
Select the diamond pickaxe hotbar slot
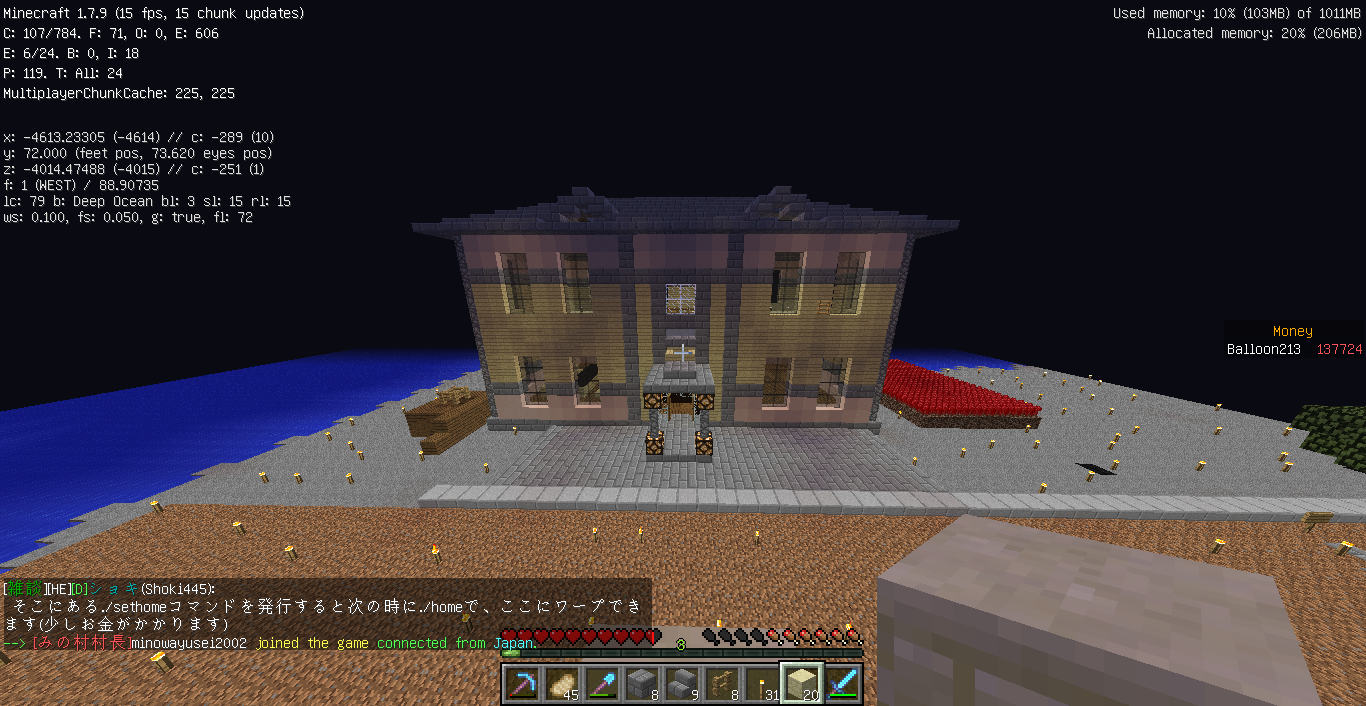522,685
